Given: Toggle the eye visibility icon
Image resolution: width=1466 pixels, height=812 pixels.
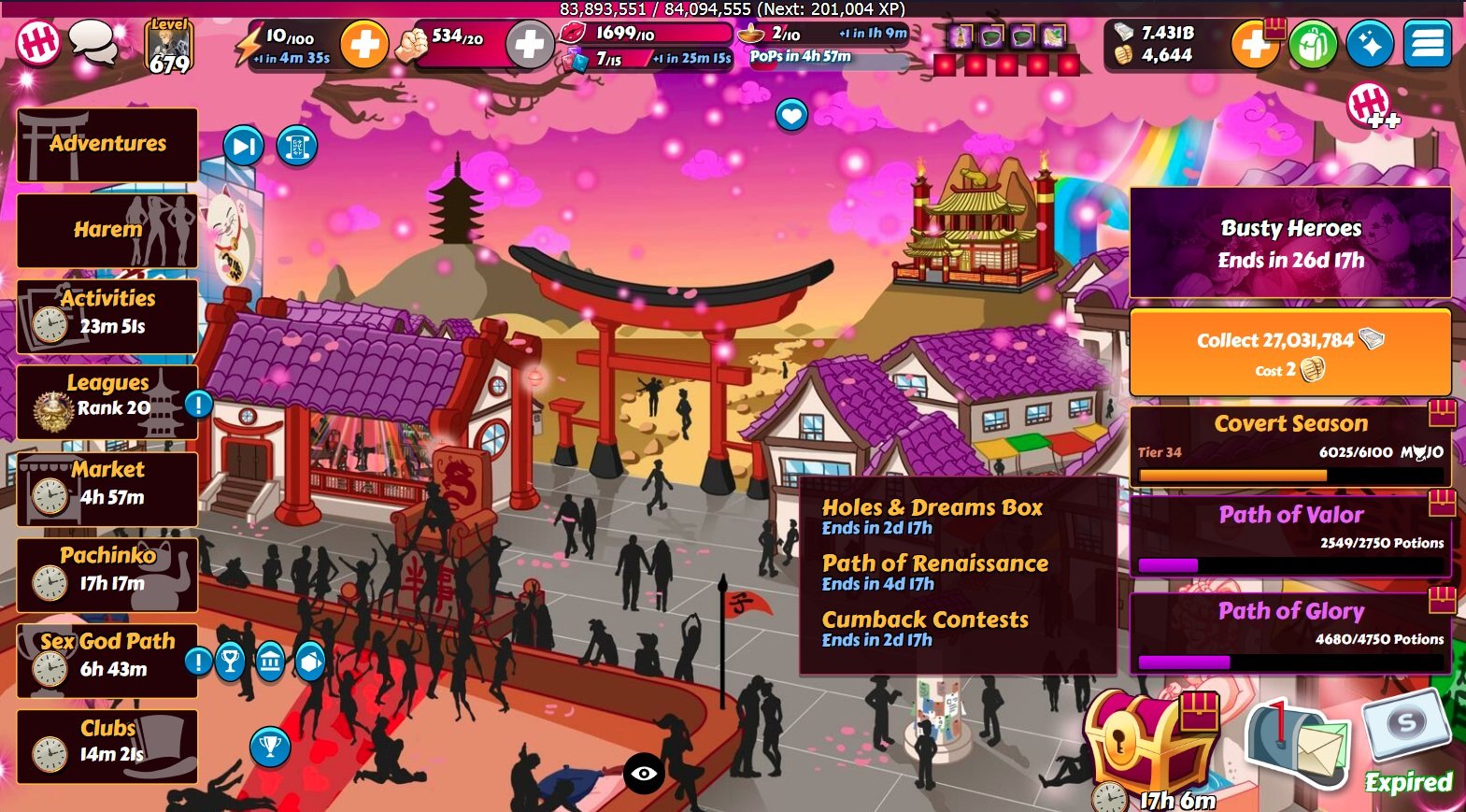Looking at the screenshot, I should point(644,773).
